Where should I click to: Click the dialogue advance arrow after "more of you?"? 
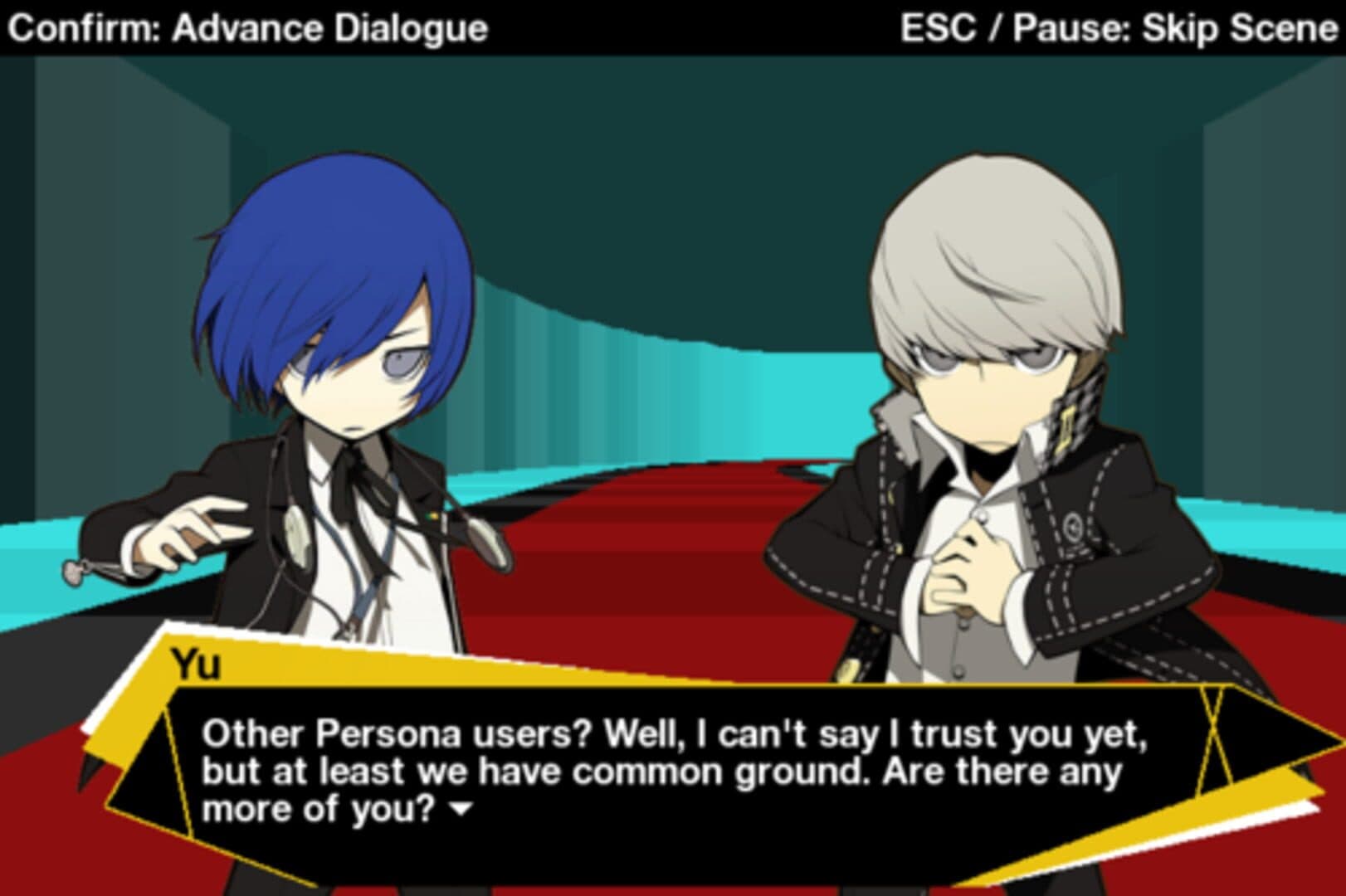pyautogui.click(x=459, y=808)
